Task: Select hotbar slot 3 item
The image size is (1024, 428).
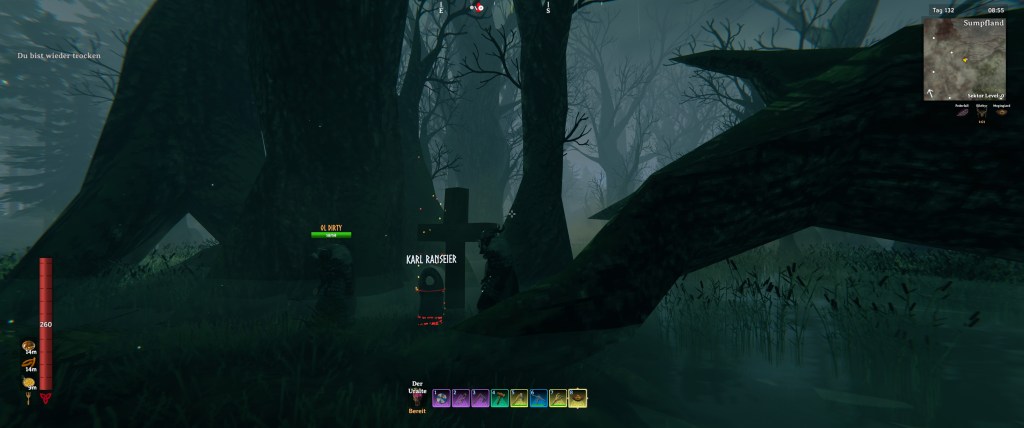Action: point(480,398)
